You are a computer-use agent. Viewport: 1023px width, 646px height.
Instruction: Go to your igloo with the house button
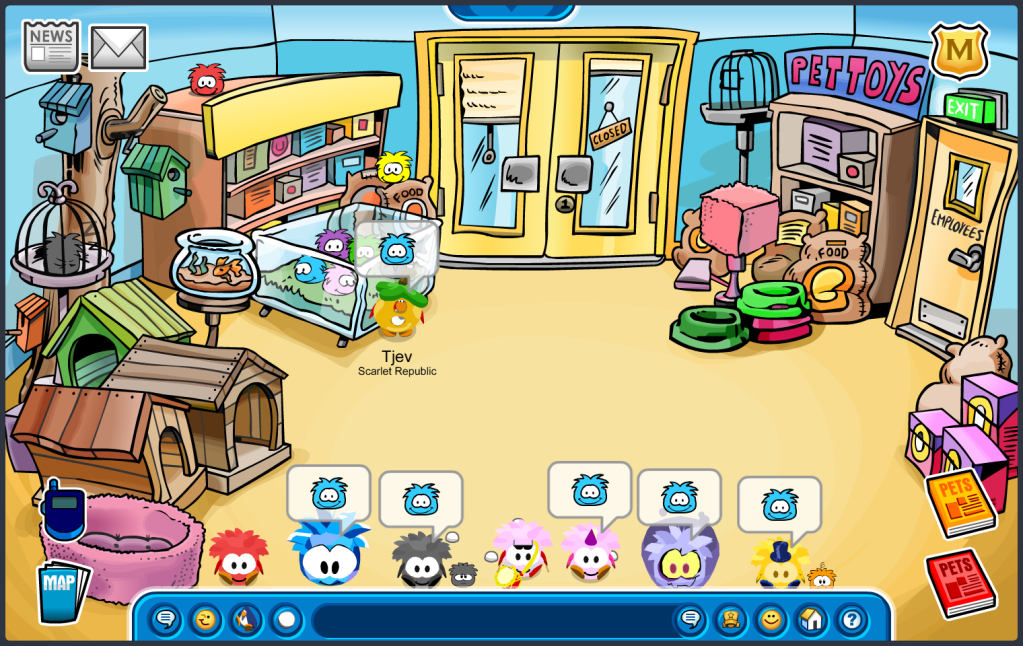point(811,620)
